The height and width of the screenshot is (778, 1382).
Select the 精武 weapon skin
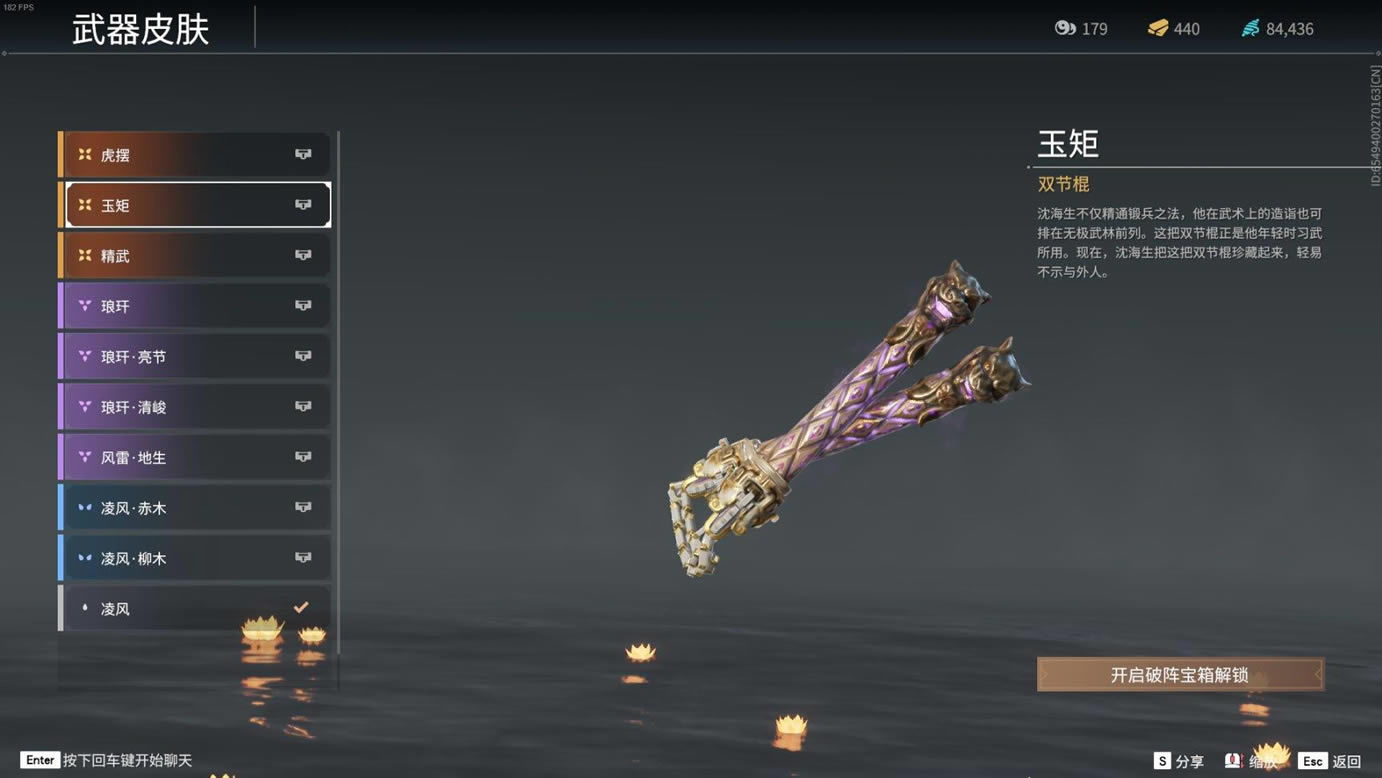[x=196, y=256]
